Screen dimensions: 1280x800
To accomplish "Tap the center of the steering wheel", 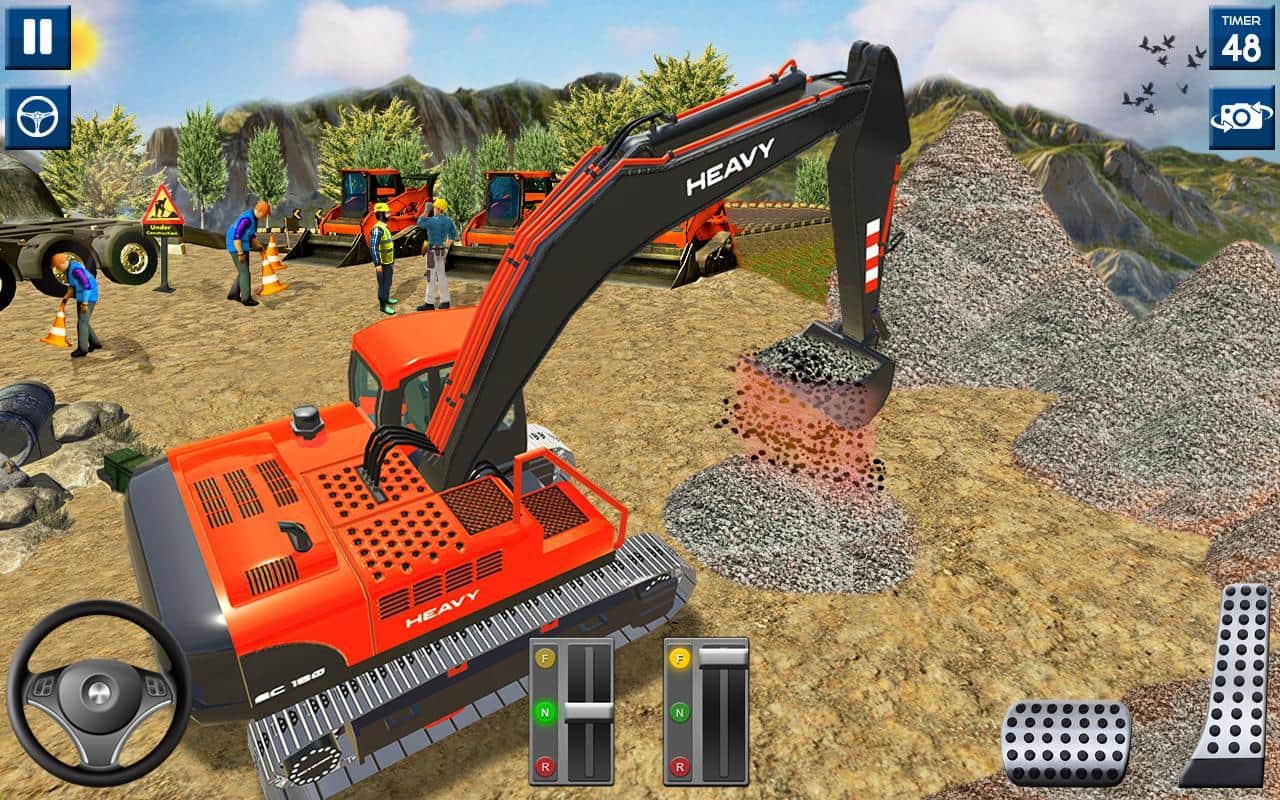I will pos(97,694).
